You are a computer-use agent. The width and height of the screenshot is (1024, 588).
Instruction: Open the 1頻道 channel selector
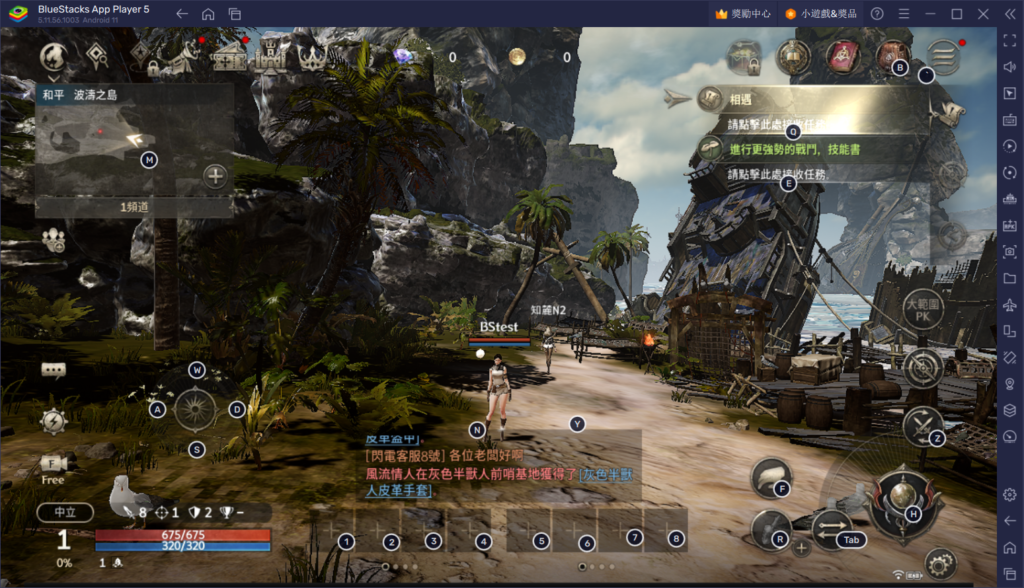[134, 206]
